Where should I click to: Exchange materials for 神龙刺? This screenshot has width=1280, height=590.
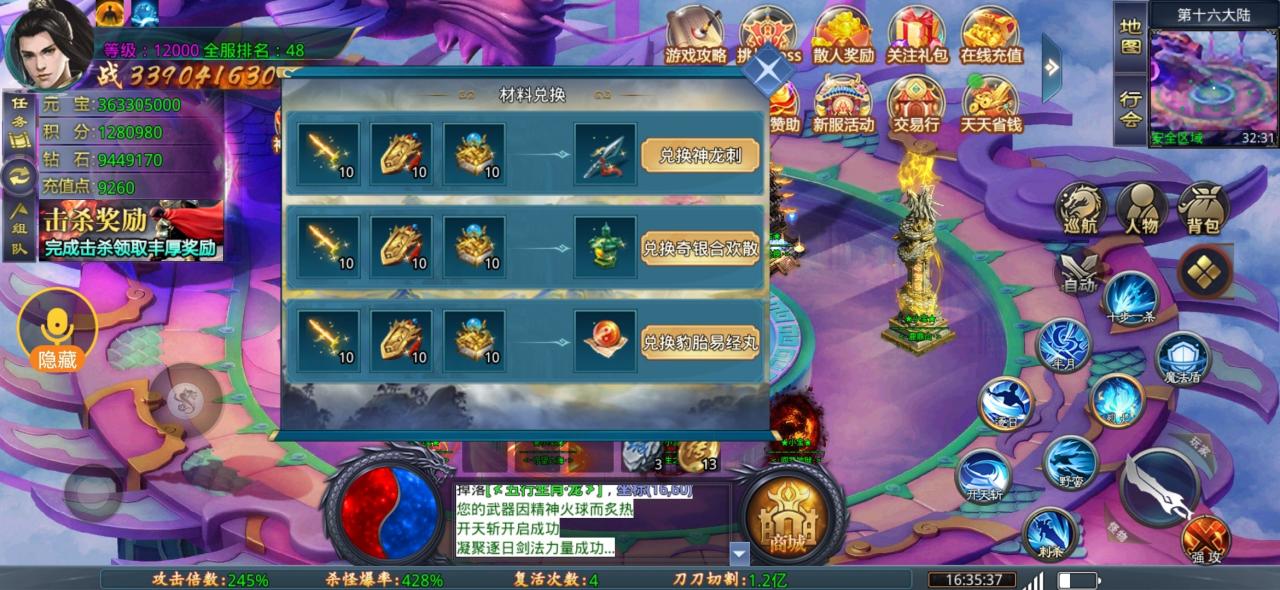click(700, 155)
